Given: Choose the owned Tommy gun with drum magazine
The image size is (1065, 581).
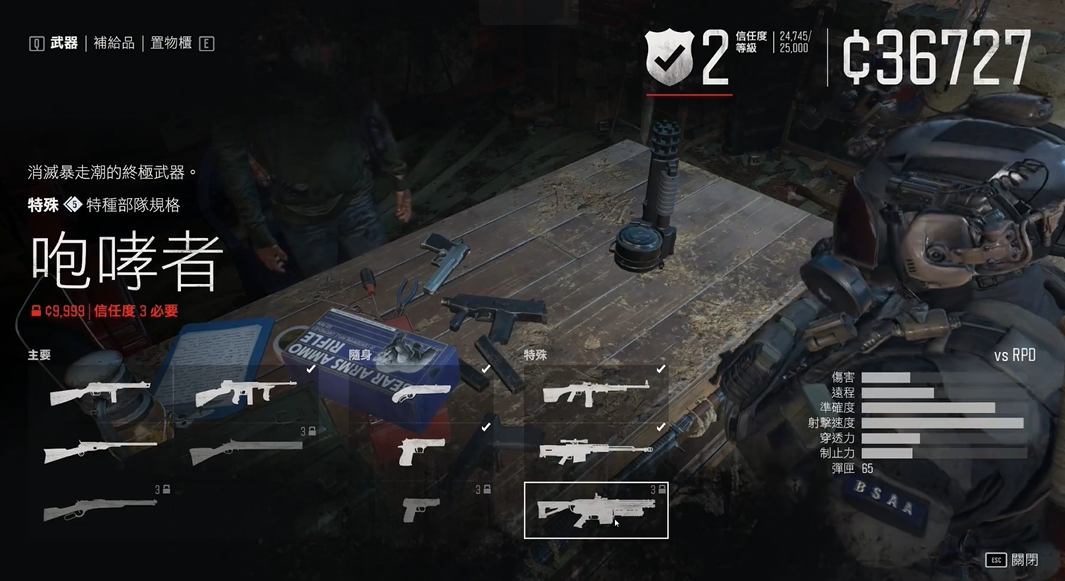Looking at the screenshot, I should tap(247, 392).
